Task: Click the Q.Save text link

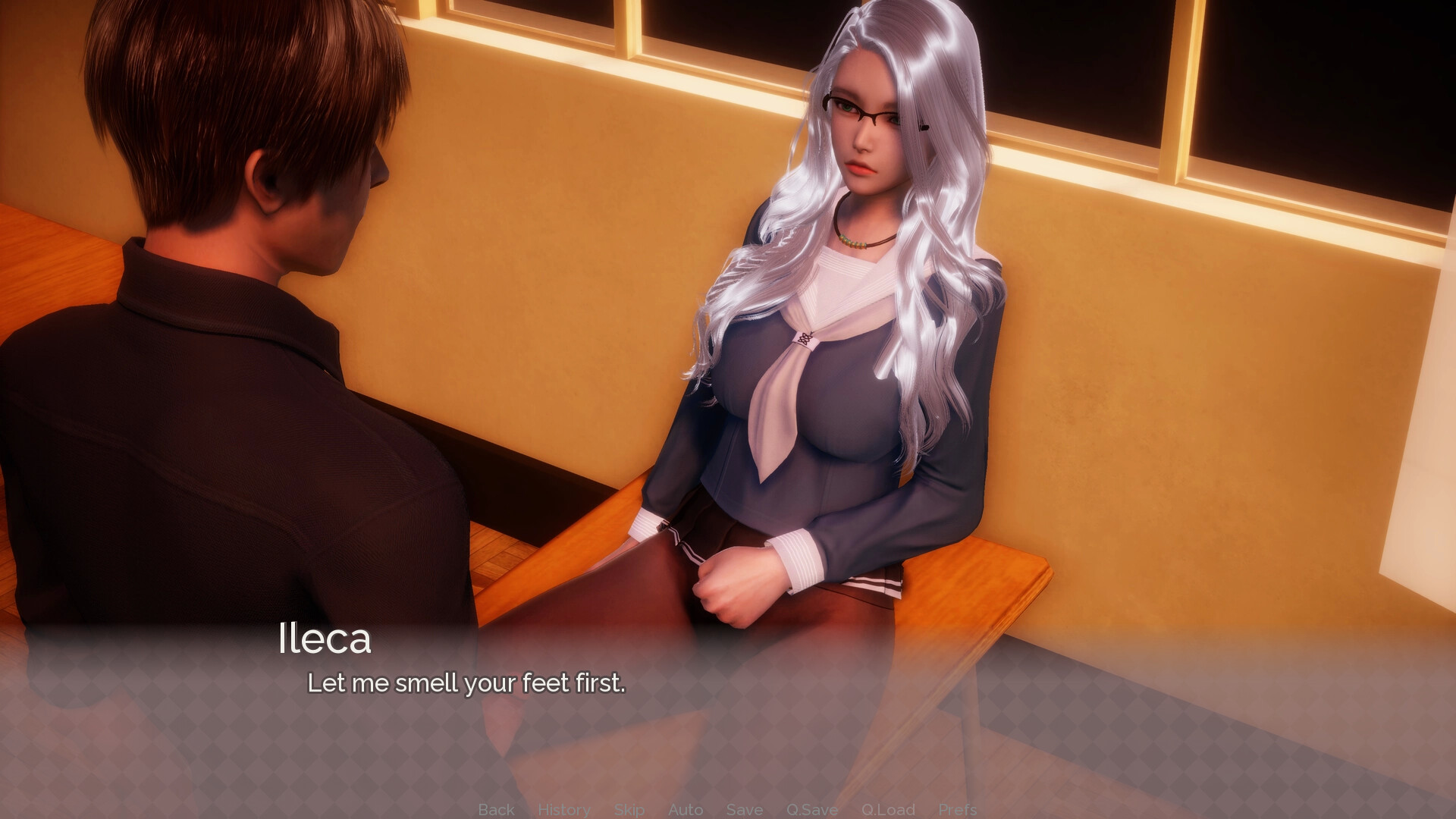Action: coord(811,809)
